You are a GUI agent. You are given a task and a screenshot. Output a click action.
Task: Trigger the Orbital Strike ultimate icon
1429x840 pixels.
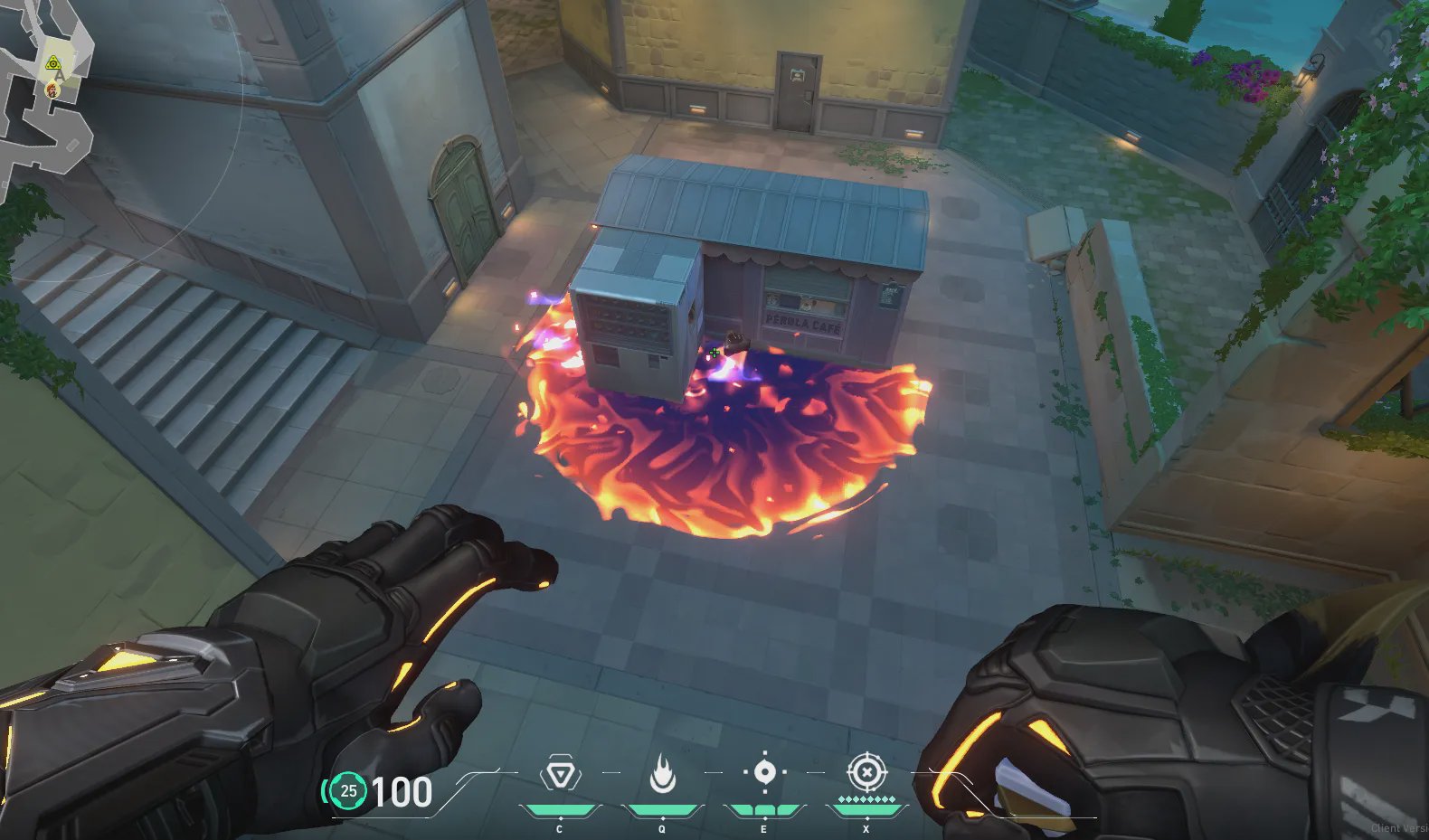click(x=866, y=773)
